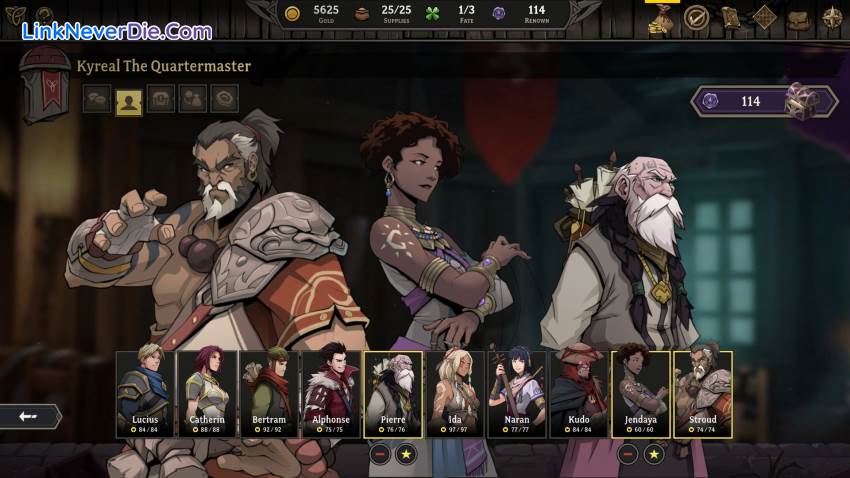This screenshot has height=478, width=850.
Task: Select Jendaya's highlighted card
Action: 641,394
